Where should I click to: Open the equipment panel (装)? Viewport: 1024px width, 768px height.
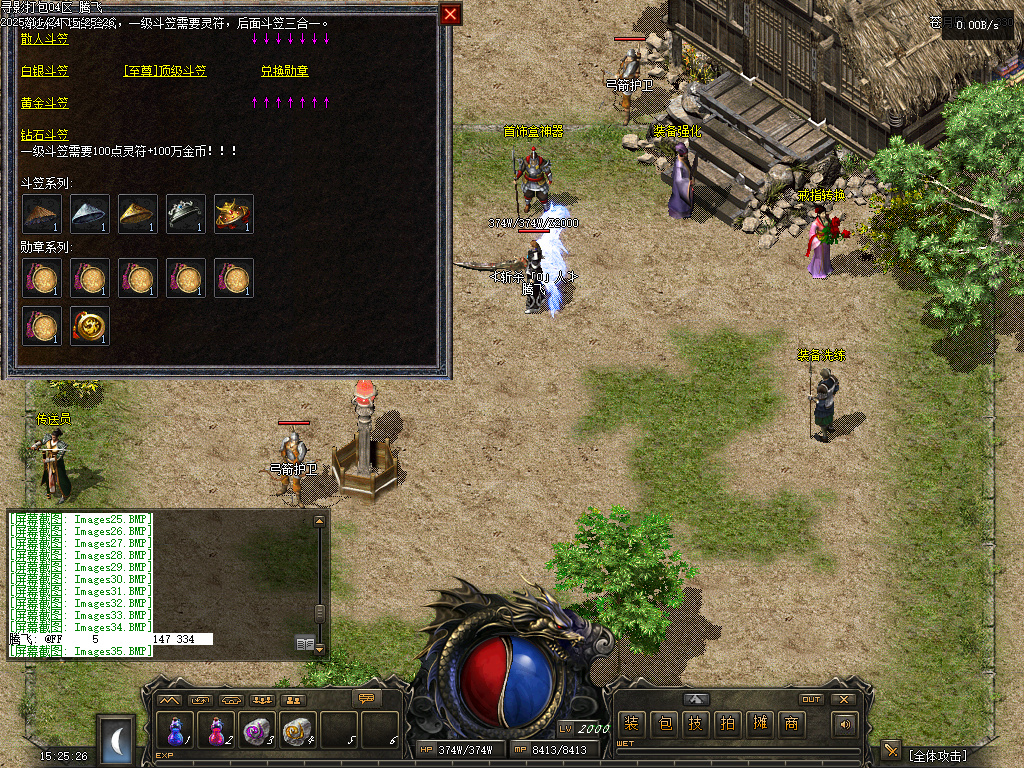point(630,724)
